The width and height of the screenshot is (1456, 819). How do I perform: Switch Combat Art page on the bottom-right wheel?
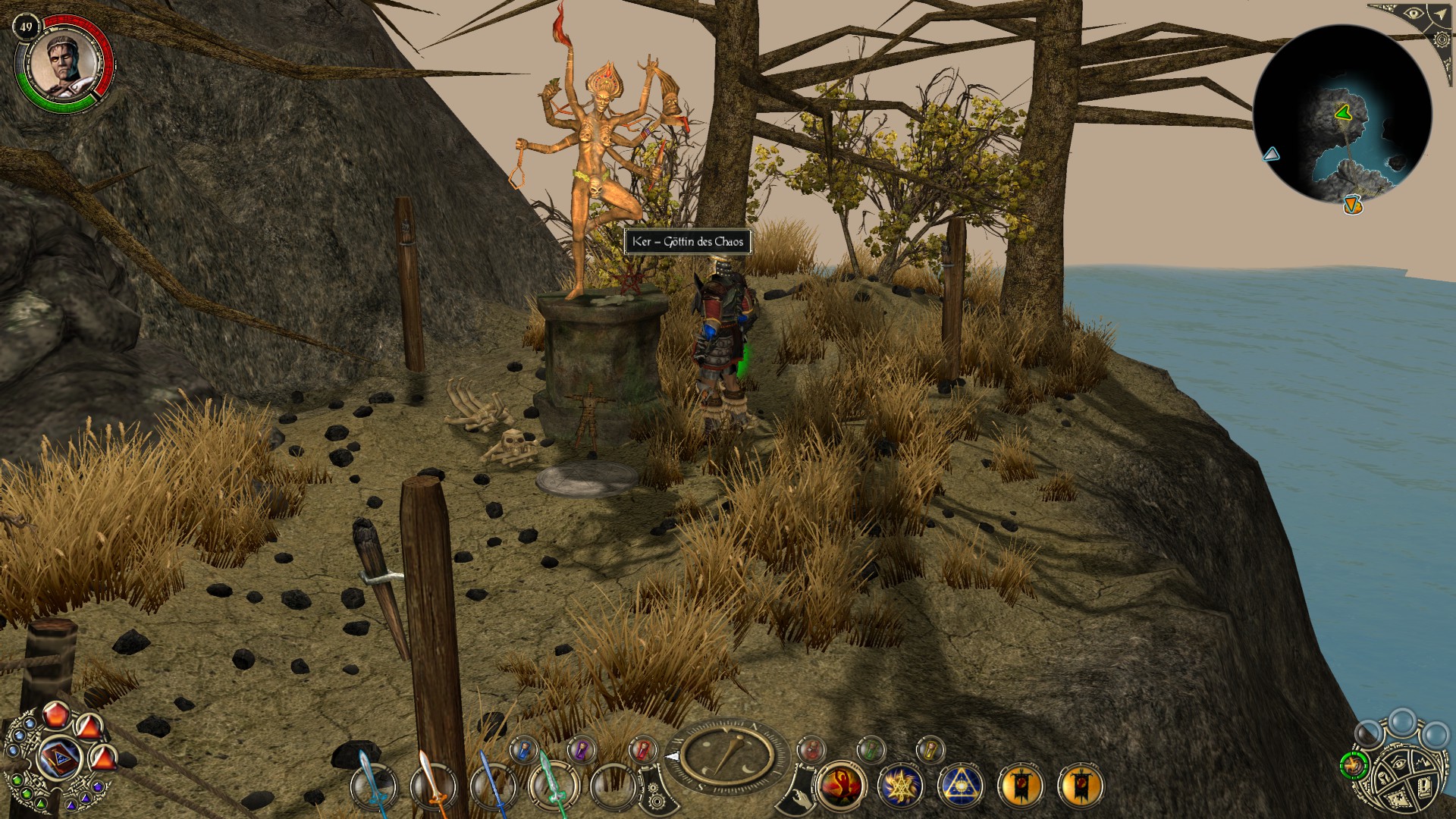(x=1354, y=765)
